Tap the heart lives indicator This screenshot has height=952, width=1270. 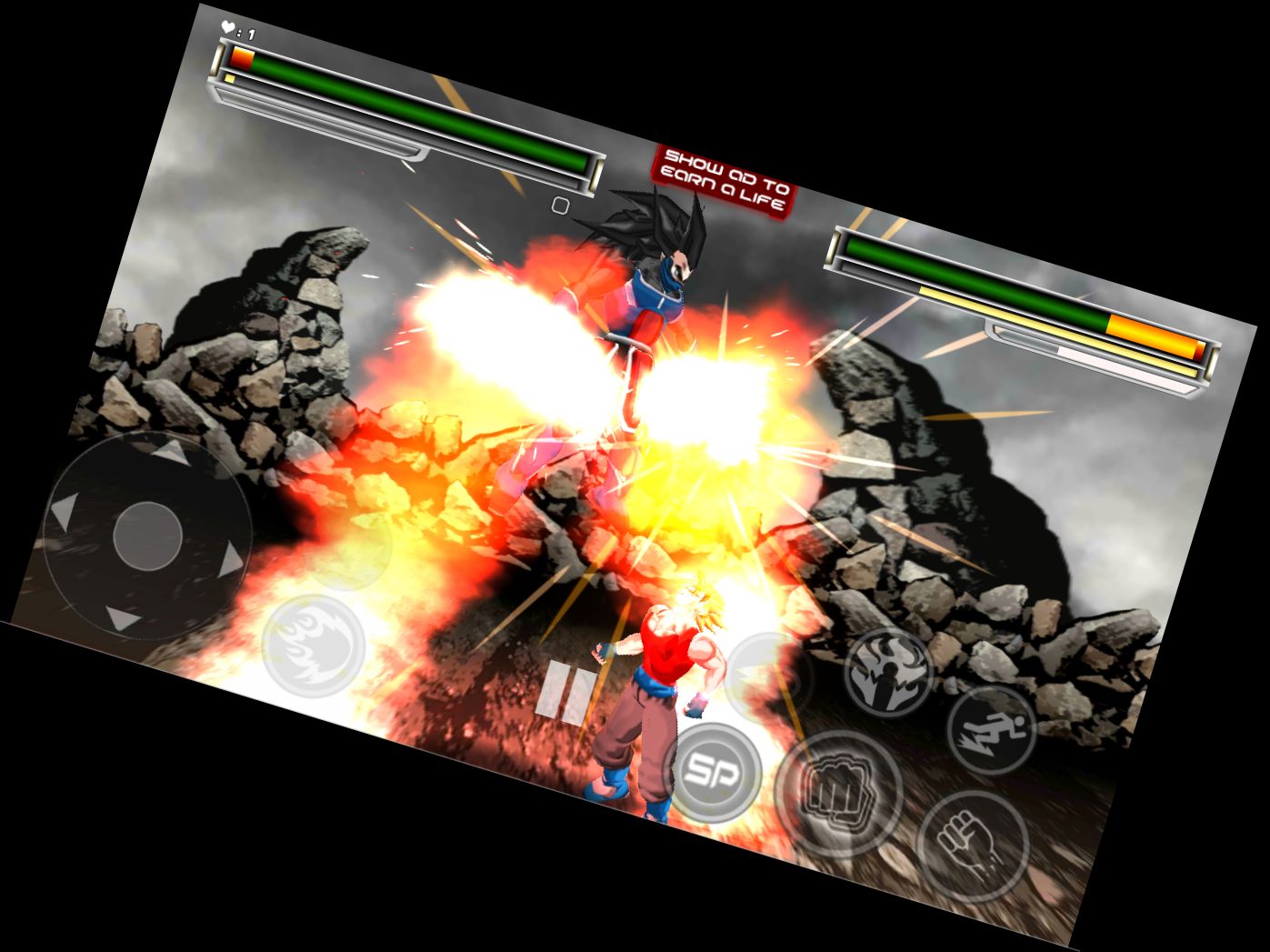click(x=230, y=25)
